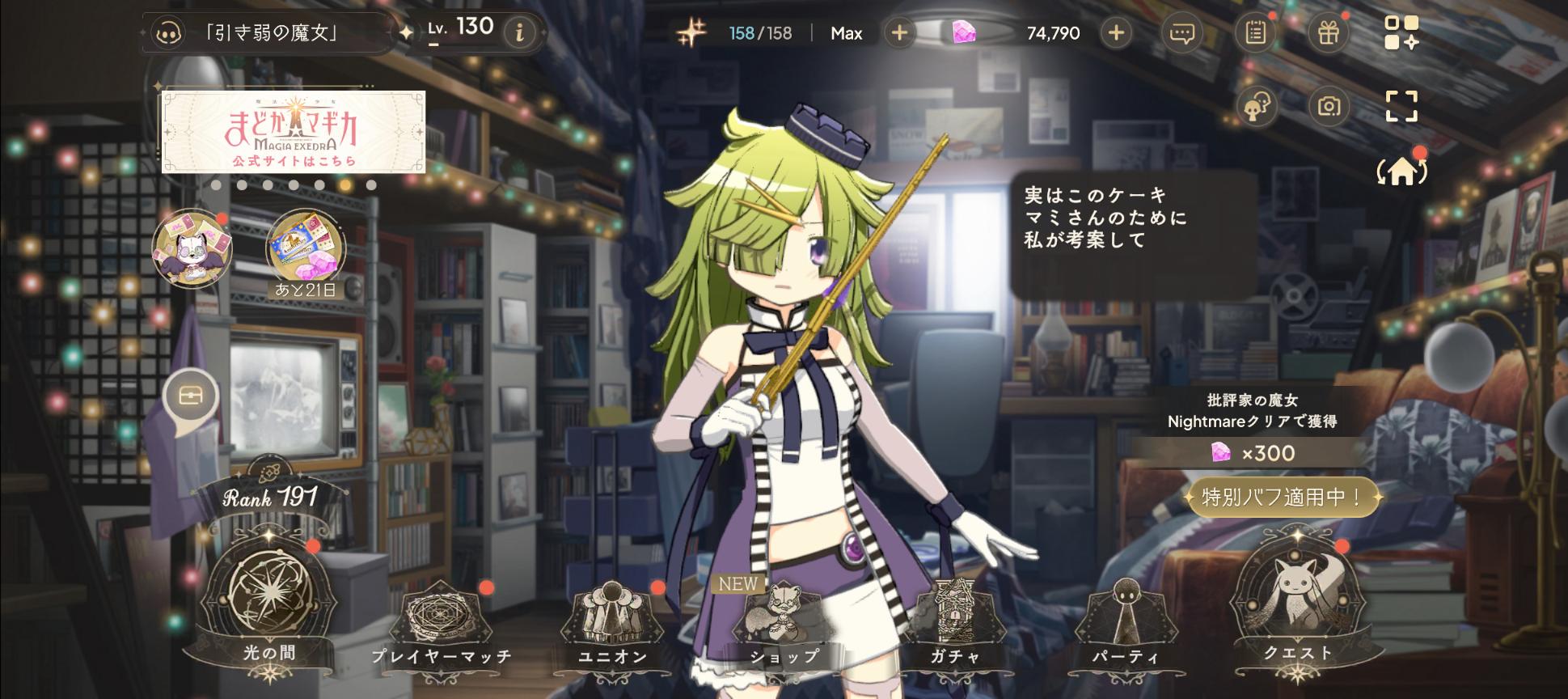Buy gems using the plus button beside 74,790
This screenshot has width=1568, height=699.
(x=1116, y=33)
